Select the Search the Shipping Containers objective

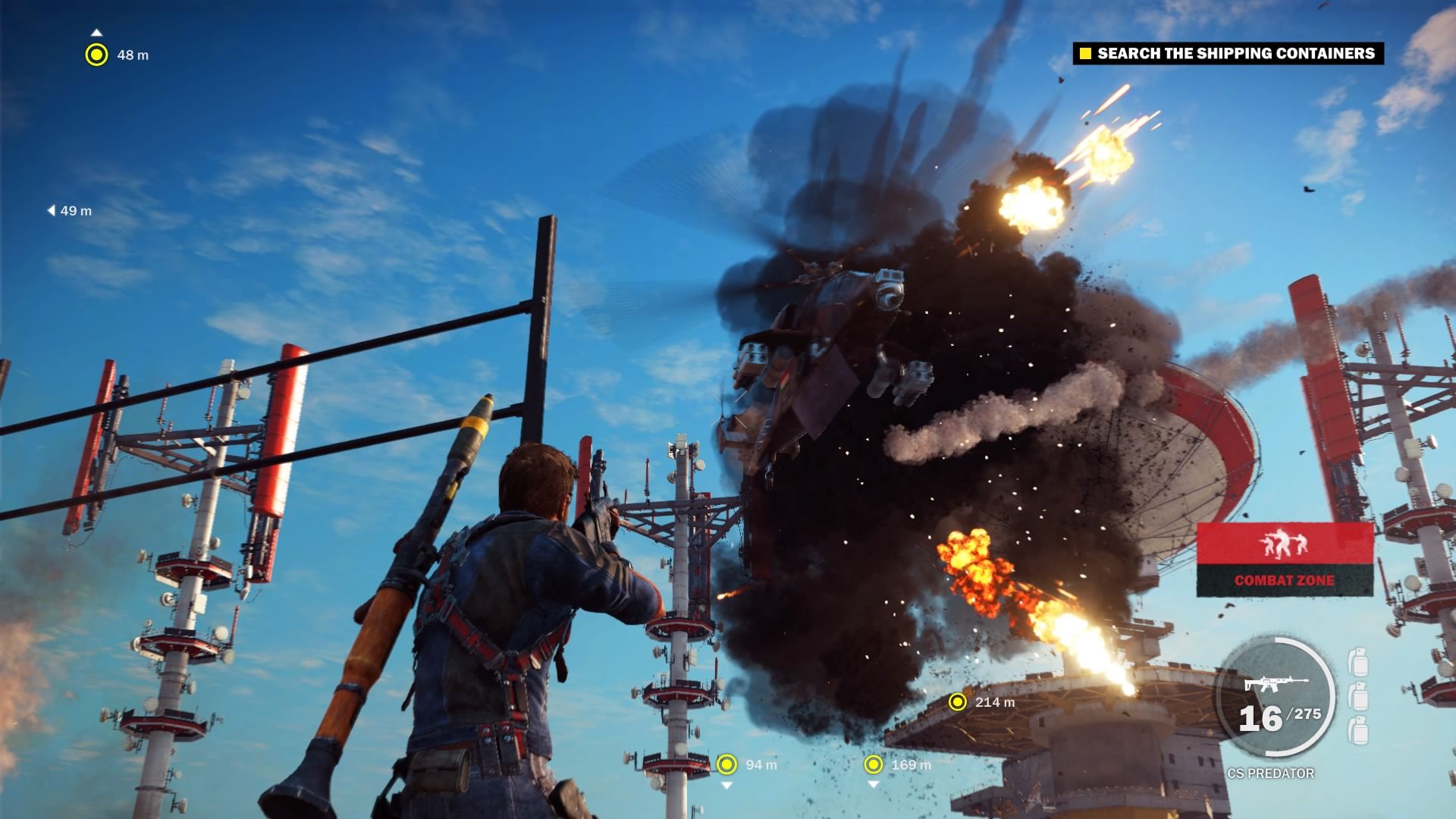point(1228,53)
